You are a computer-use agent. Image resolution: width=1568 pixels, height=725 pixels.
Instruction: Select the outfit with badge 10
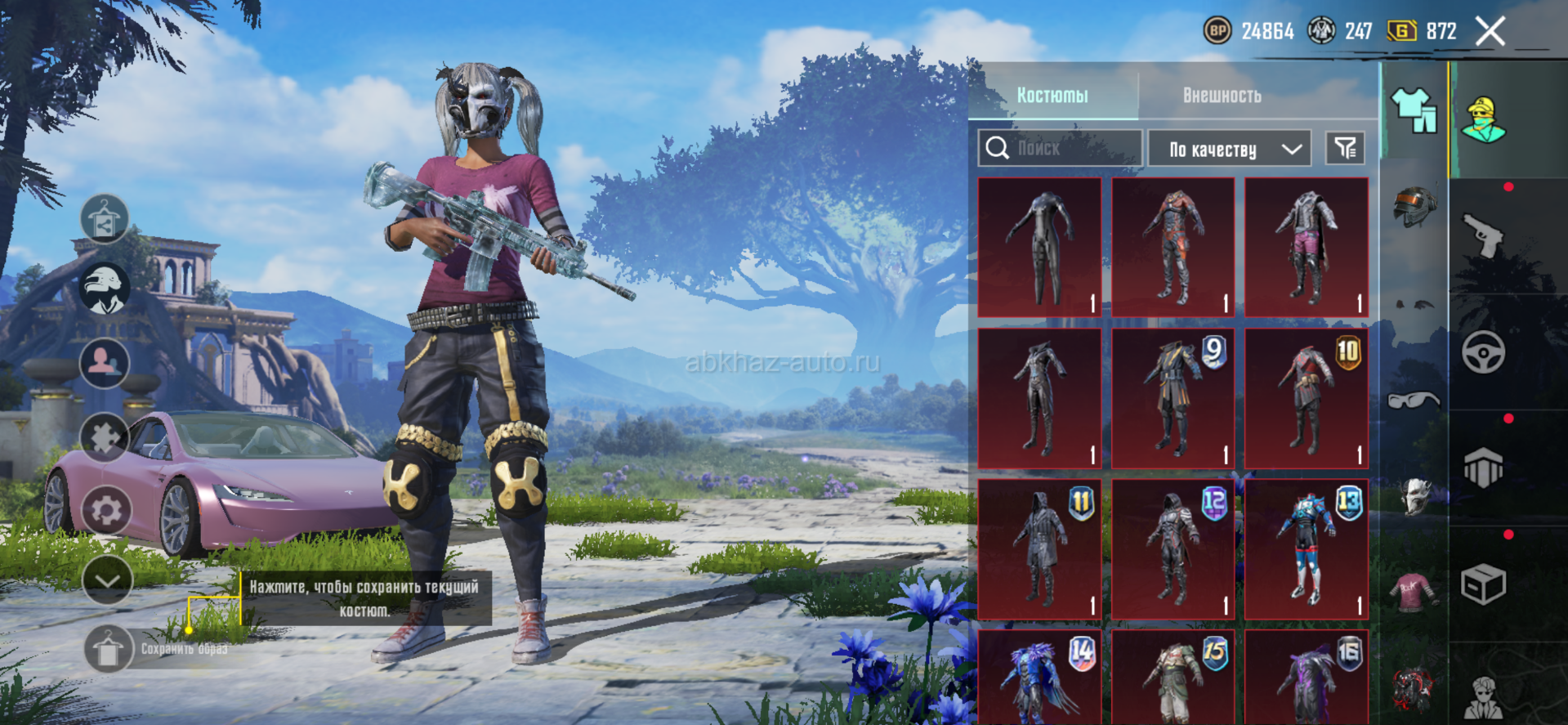1306,399
